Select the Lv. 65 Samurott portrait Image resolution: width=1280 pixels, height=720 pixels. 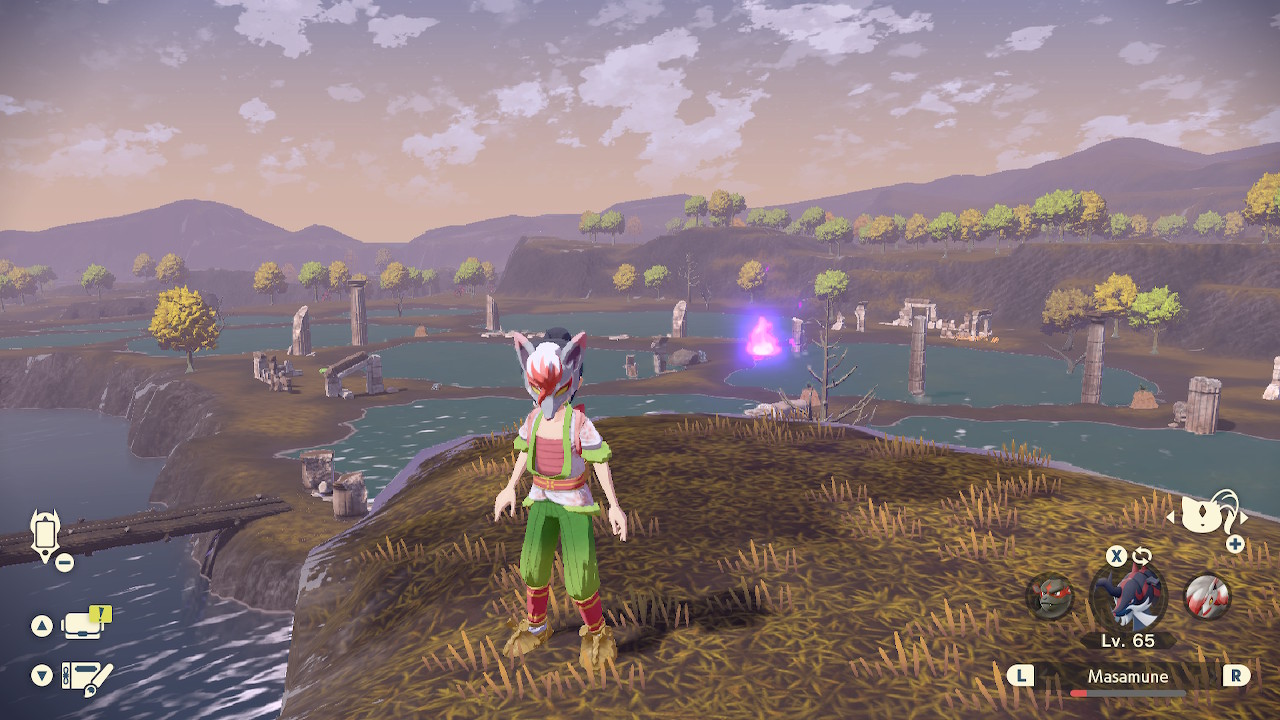[1128, 596]
